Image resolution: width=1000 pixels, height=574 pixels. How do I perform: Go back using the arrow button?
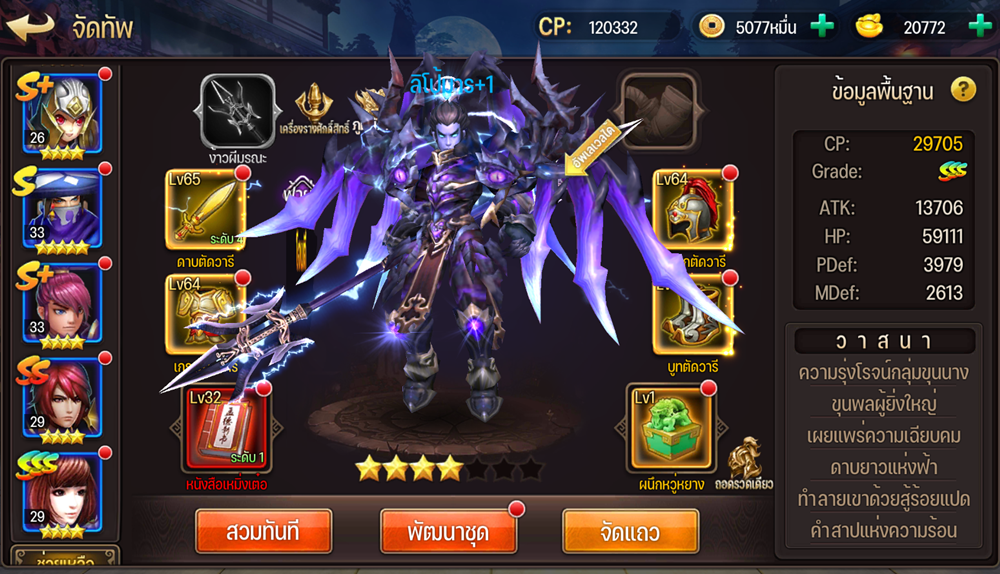[32, 25]
